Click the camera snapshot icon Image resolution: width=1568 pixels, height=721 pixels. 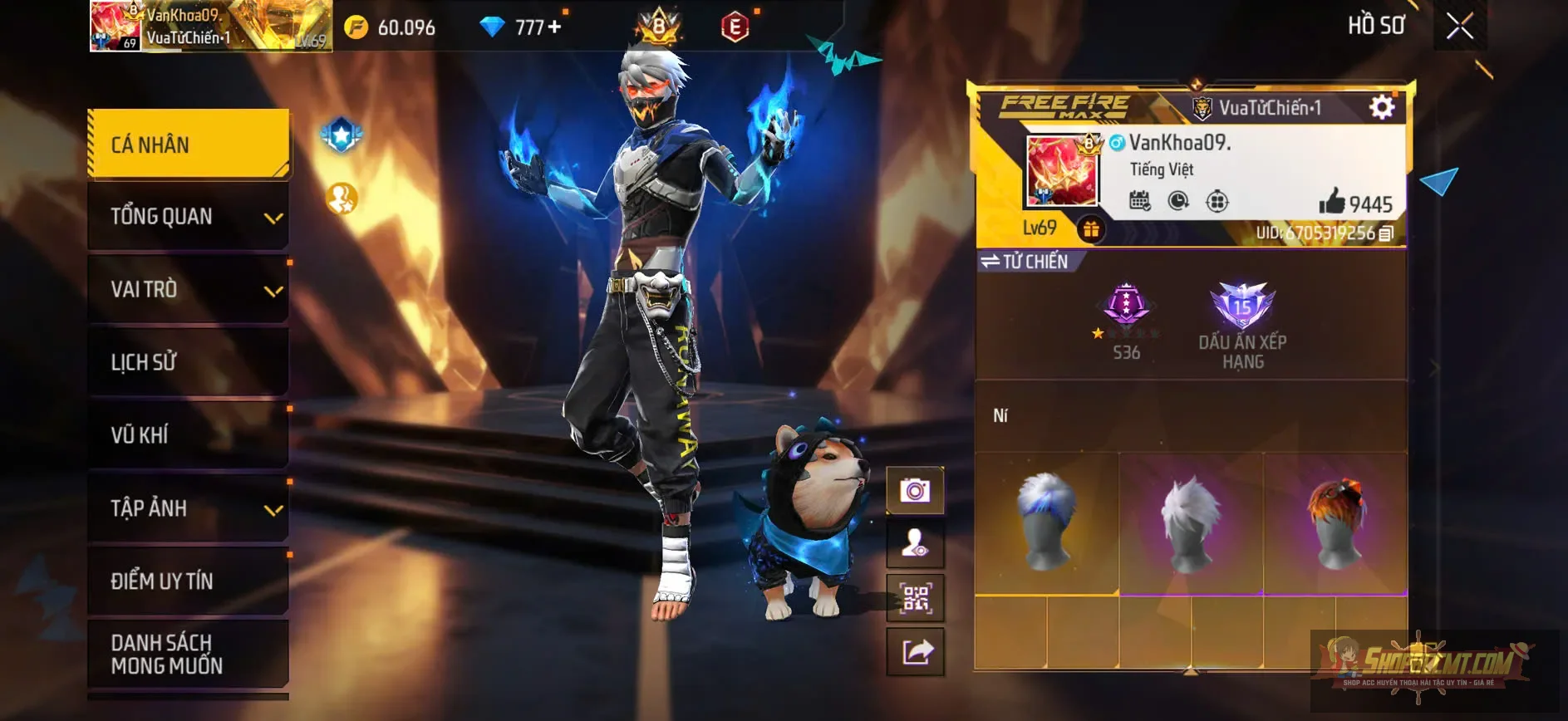click(x=914, y=488)
